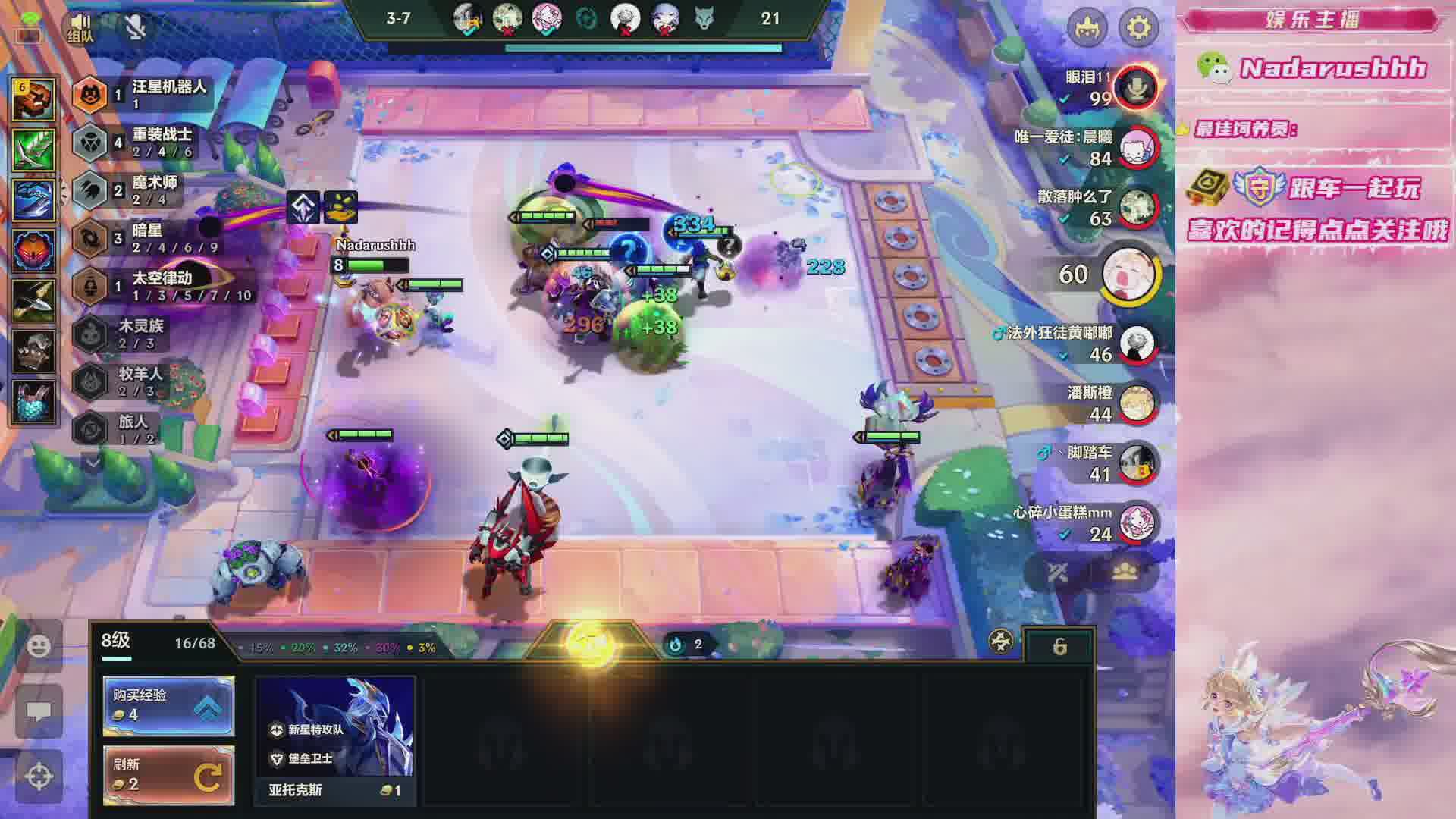
Task: Click the crossed swords scoreboard icon
Action: (x=1058, y=573)
